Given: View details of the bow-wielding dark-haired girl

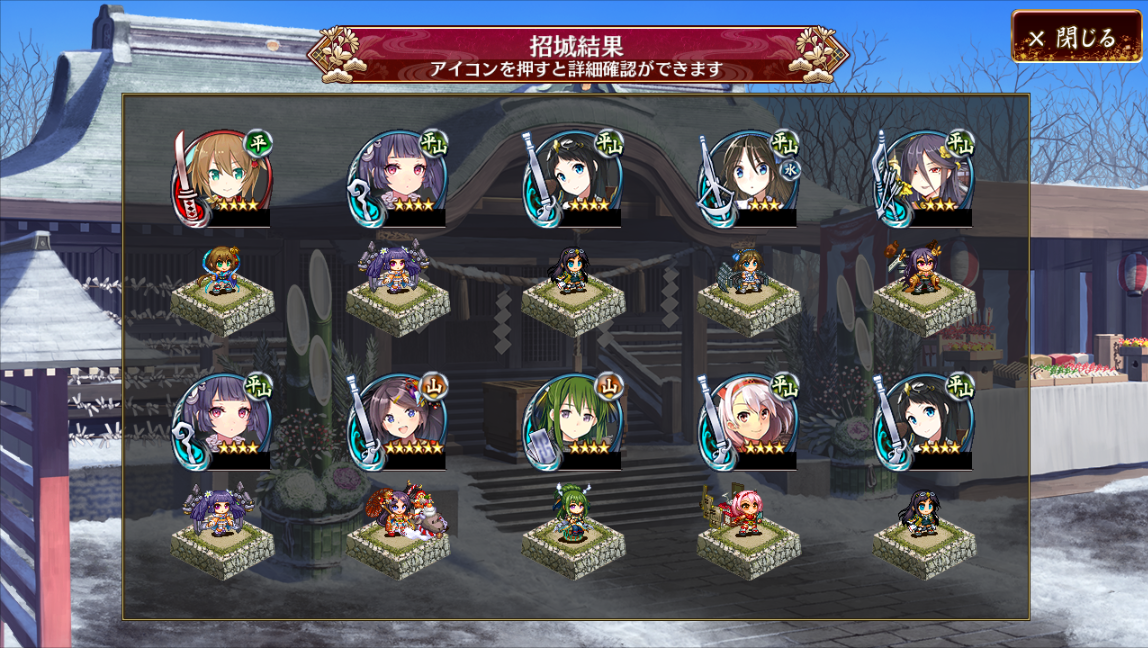Looking at the screenshot, I should point(925,177).
